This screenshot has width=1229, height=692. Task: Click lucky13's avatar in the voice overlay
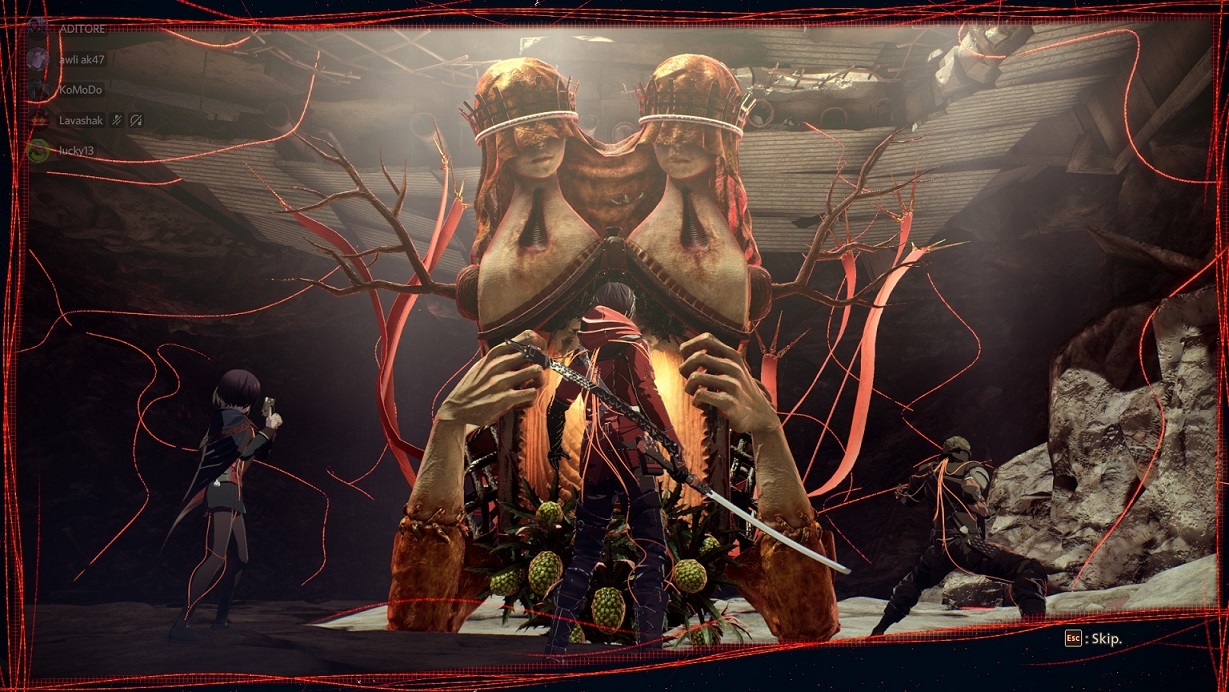(39, 151)
